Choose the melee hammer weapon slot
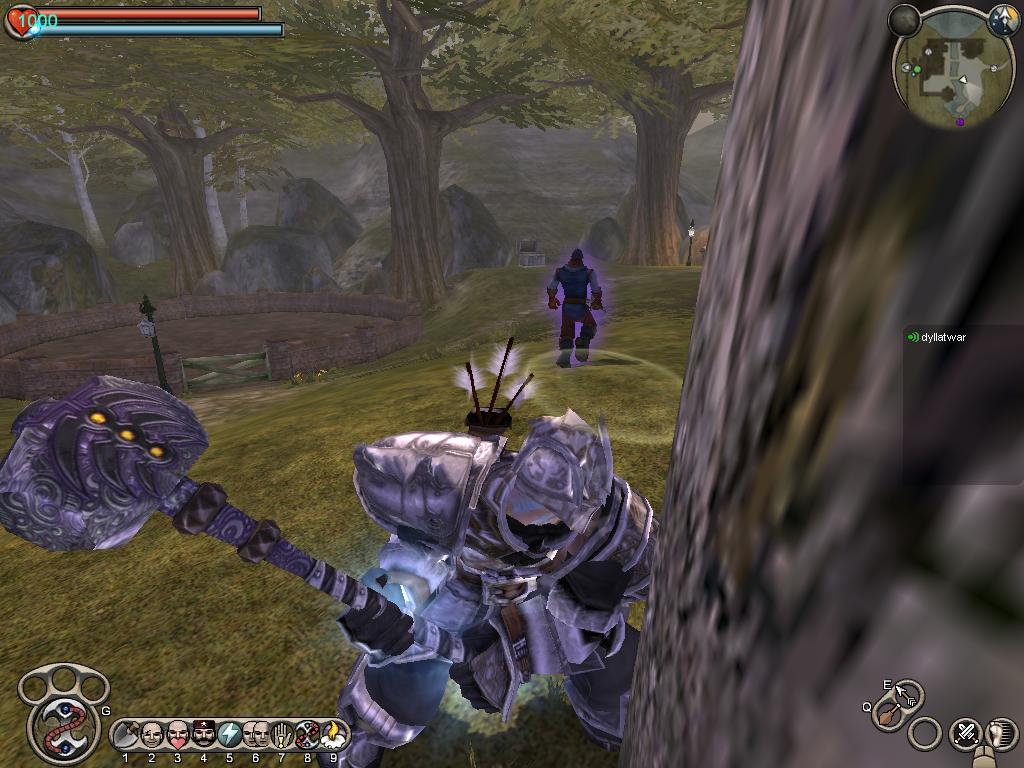Screen dimensions: 1024x768 pos(886,716)
